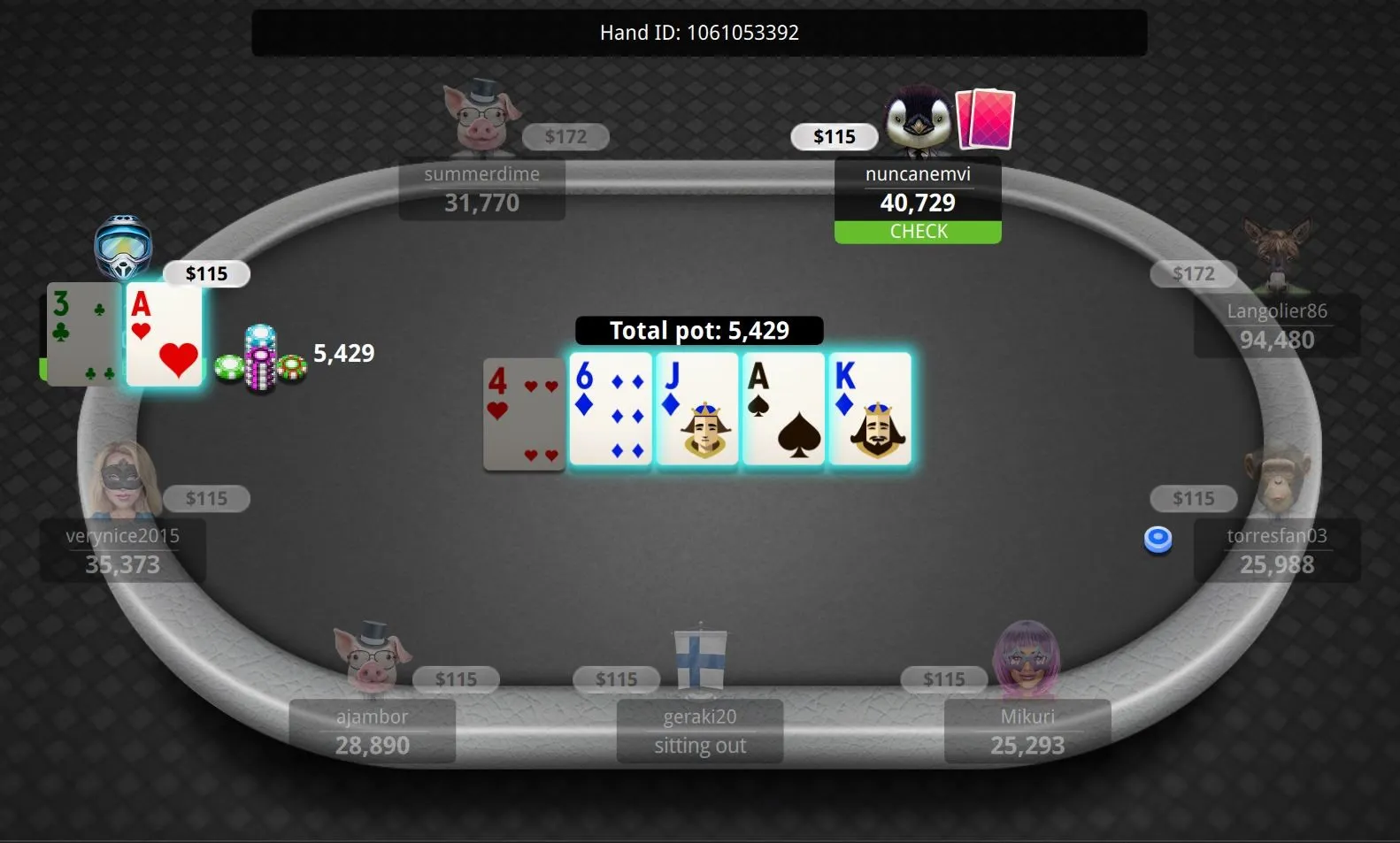
Task: Click the King of diamonds board card
Action: (870, 409)
